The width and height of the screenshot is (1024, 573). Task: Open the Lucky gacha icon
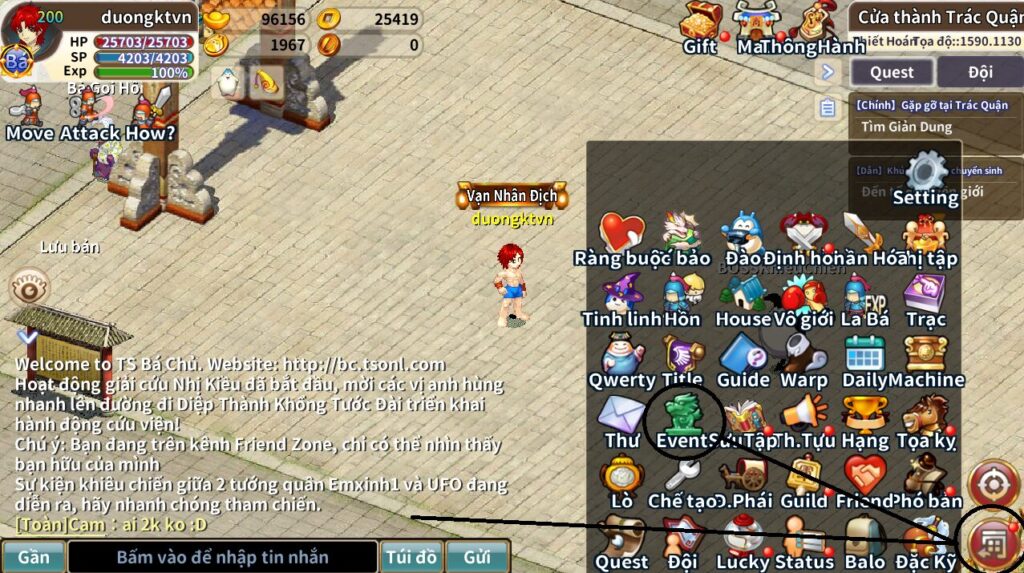pyautogui.click(x=743, y=540)
